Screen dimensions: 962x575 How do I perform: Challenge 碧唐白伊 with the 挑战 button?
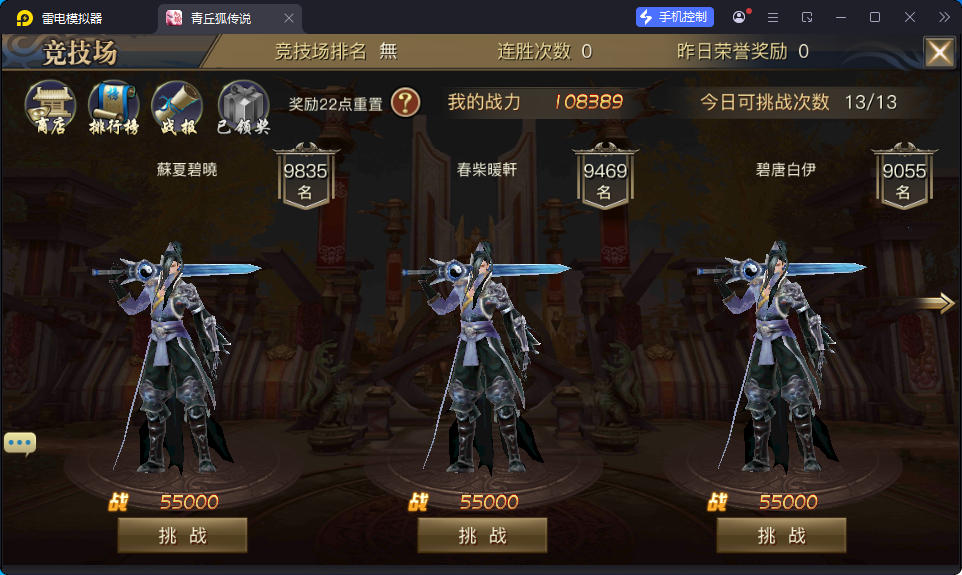click(781, 535)
